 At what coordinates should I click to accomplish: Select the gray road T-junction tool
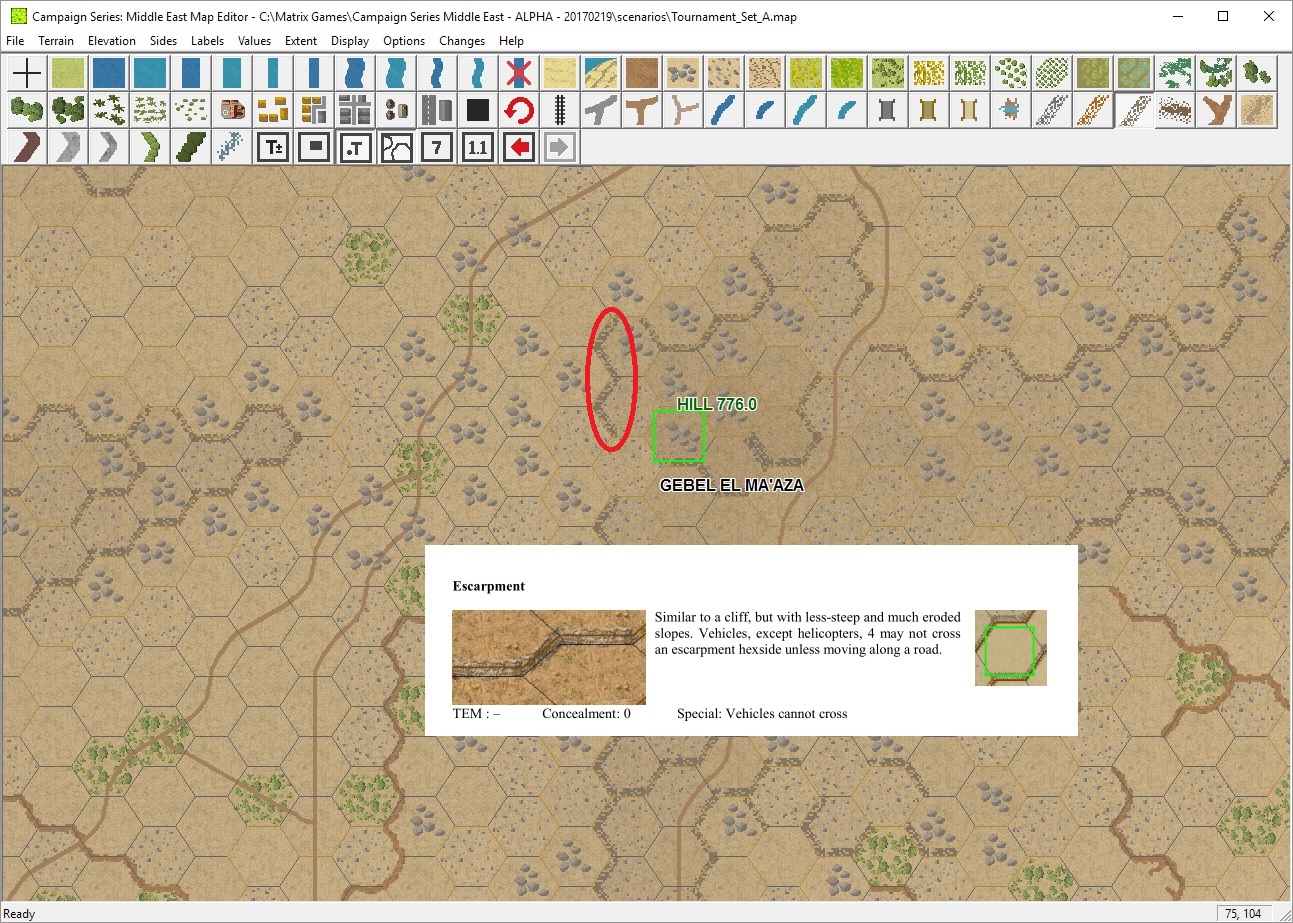pyautogui.click(x=600, y=110)
